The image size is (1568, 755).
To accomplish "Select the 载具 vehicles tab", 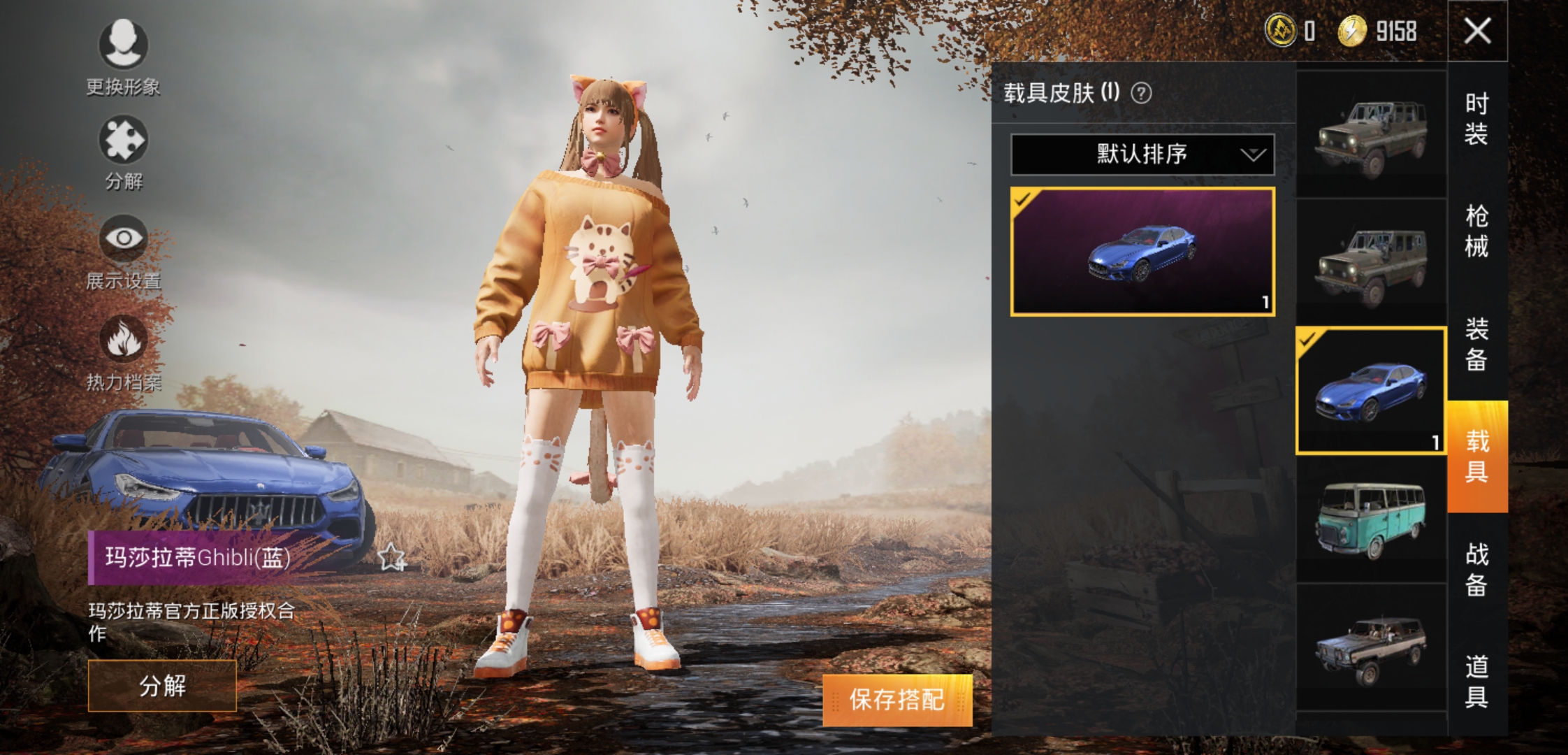I will pos(1476,456).
